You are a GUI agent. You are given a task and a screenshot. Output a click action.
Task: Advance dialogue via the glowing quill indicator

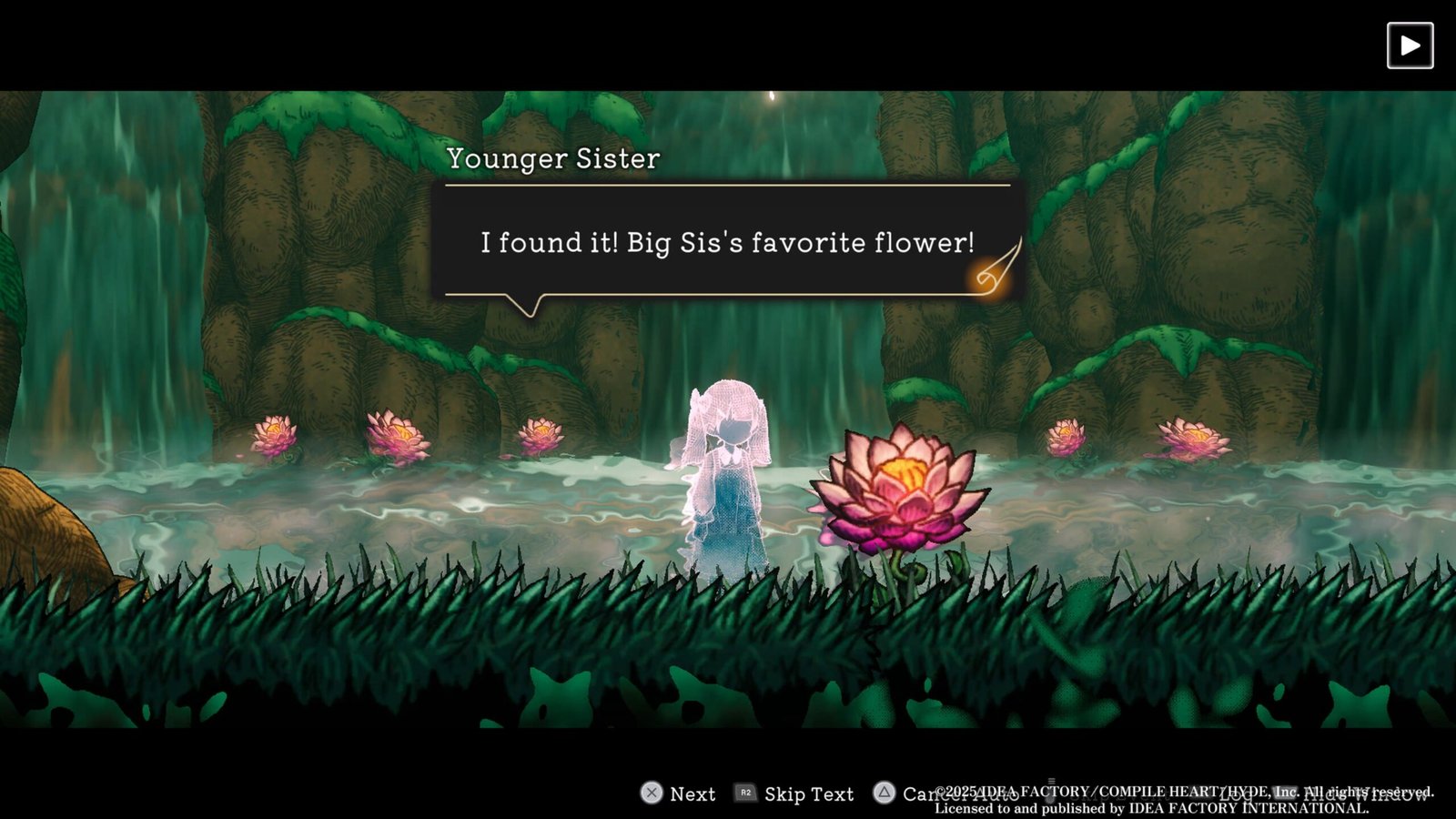coord(995,269)
